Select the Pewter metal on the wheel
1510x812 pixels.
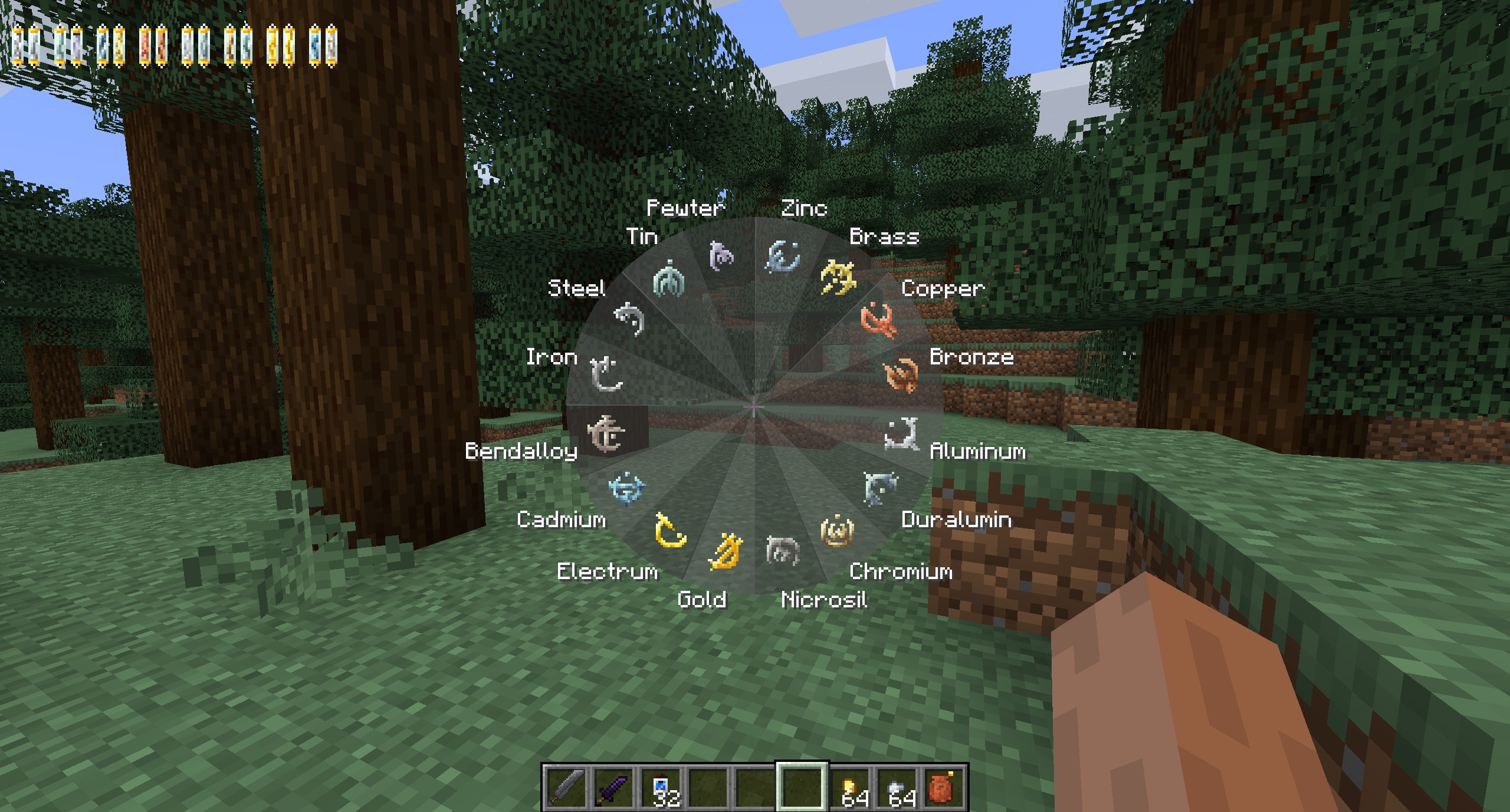(x=721, y=256)
